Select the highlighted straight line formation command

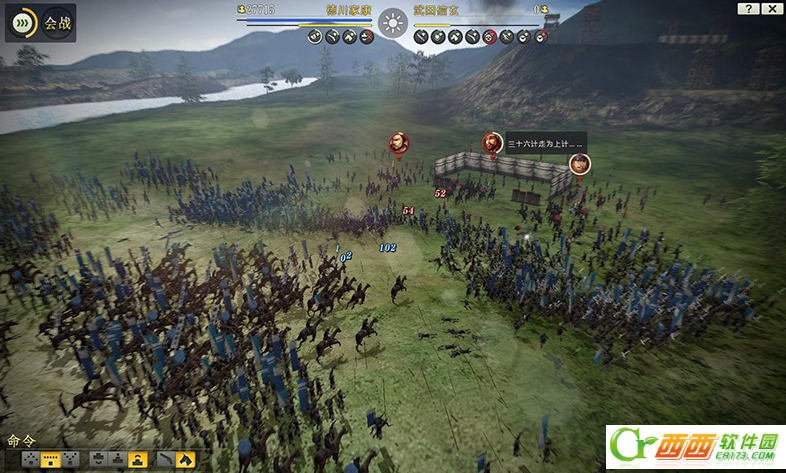(x=51, y=459)
